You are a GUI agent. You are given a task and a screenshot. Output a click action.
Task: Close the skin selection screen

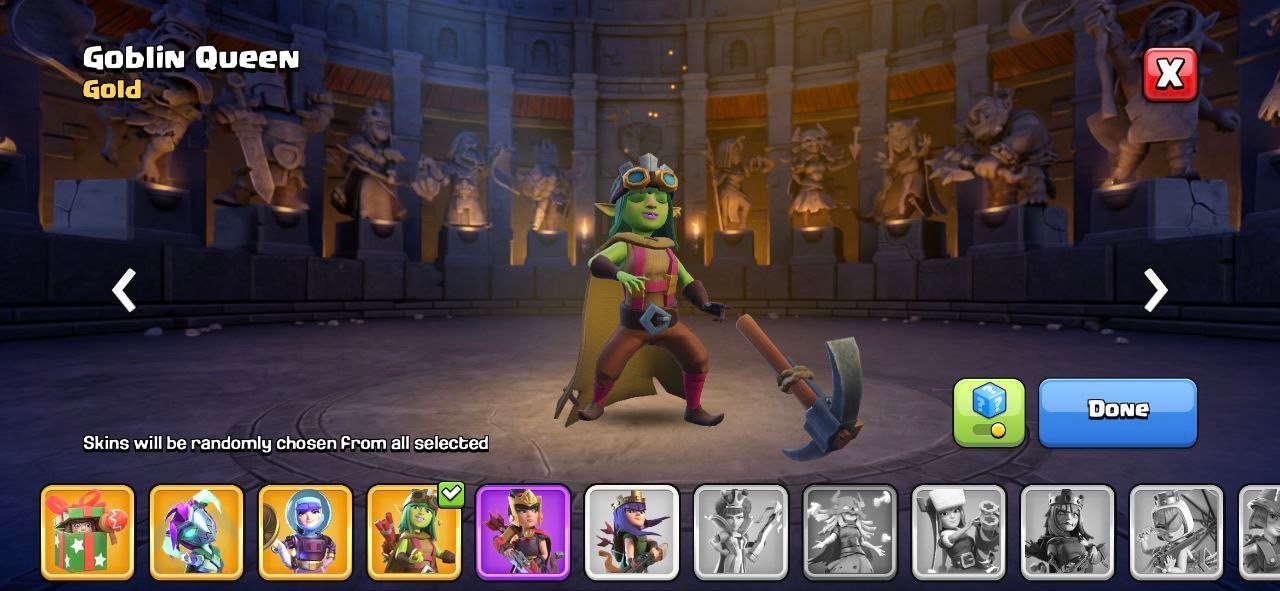click(x=1169, y=73)
